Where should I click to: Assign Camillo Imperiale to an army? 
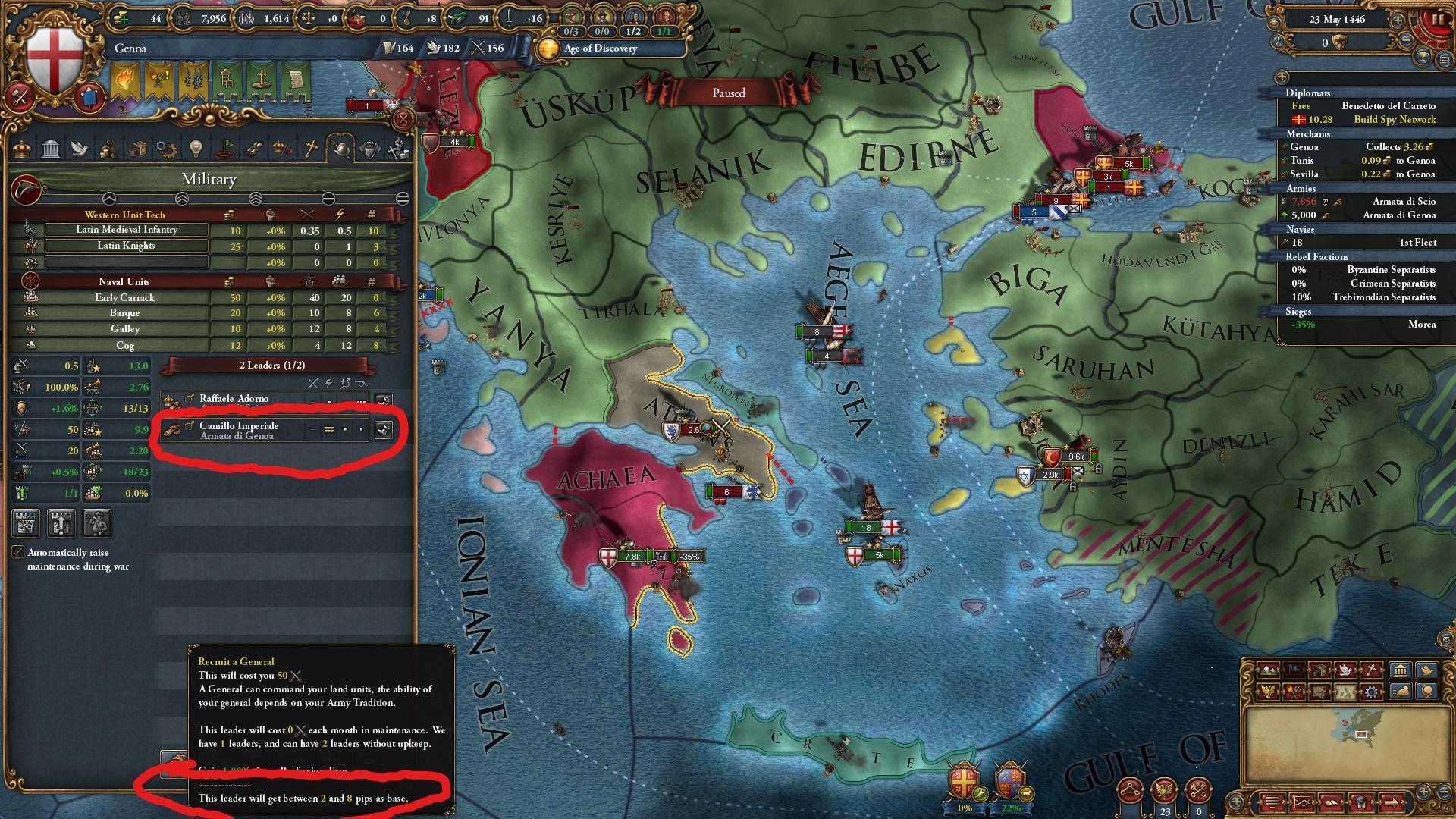click(384, 429)
